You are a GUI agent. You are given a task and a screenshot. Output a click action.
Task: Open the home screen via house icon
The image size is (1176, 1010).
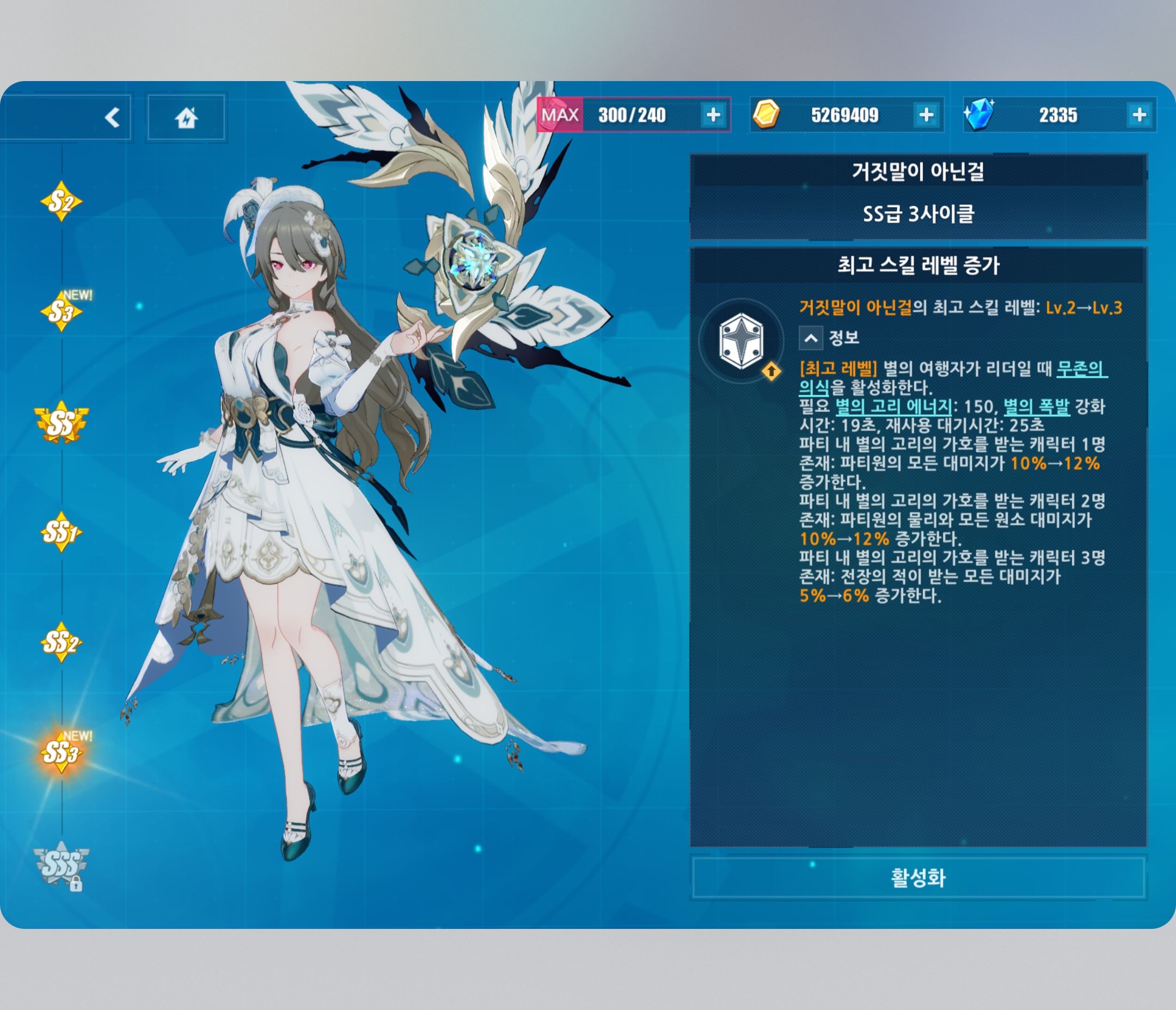tap(187, 117)
